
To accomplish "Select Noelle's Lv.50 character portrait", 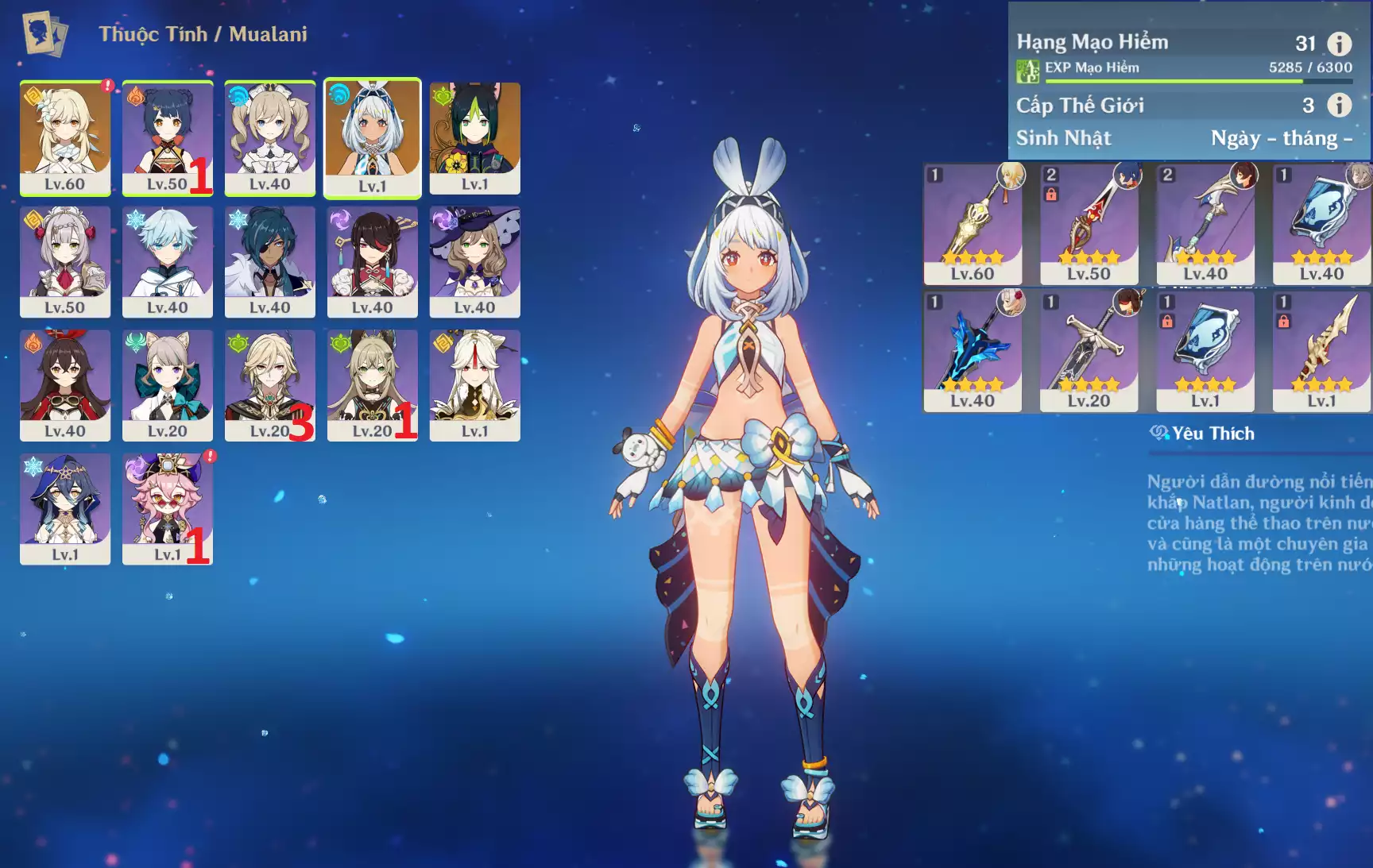I will [64, 260].
